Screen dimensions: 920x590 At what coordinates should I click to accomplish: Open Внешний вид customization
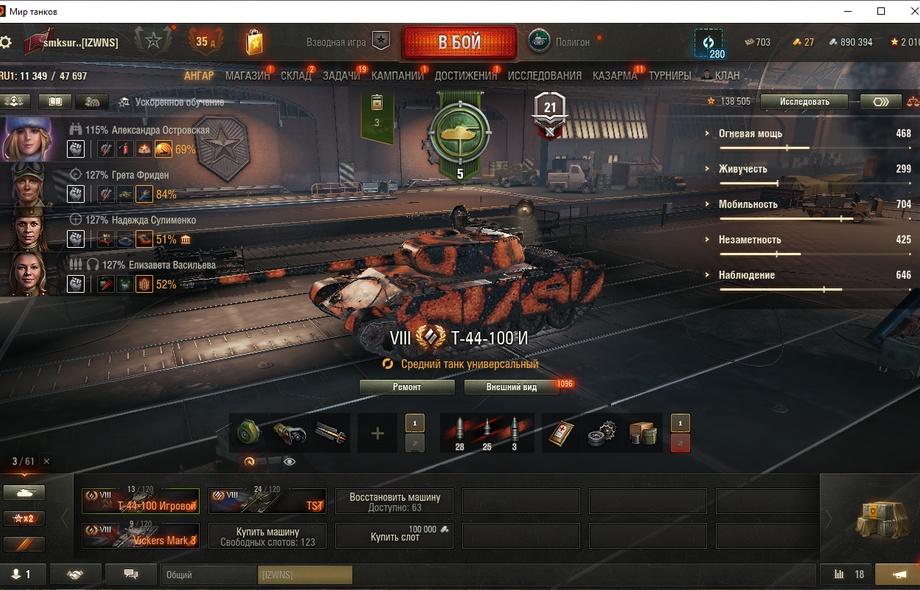[x=511, y=387]
